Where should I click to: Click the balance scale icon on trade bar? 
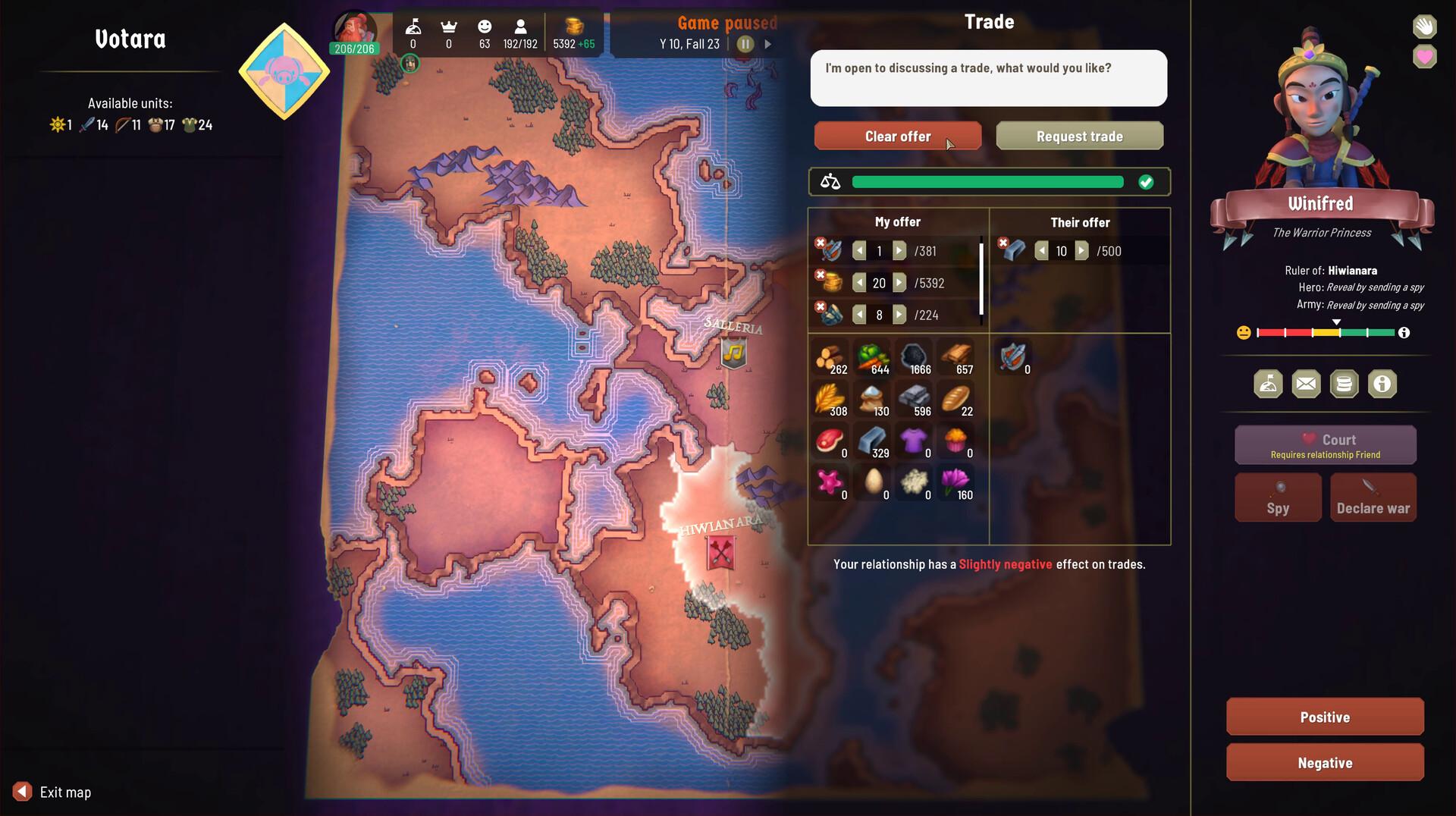(x=830, y=181)
